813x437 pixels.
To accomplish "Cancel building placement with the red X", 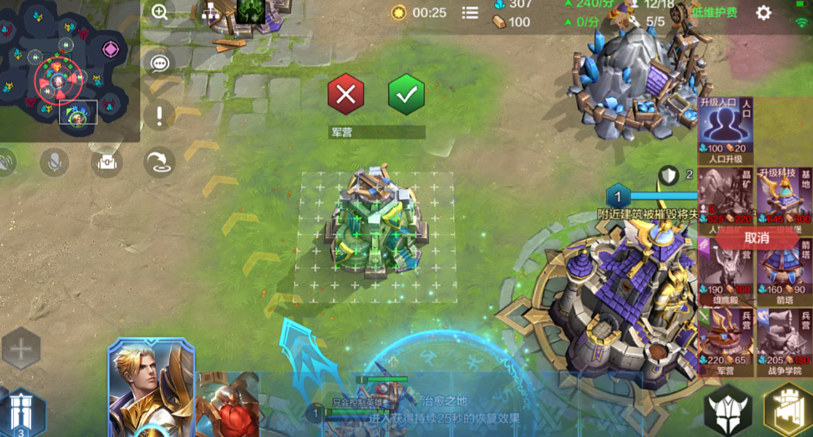I will point(345,95).
